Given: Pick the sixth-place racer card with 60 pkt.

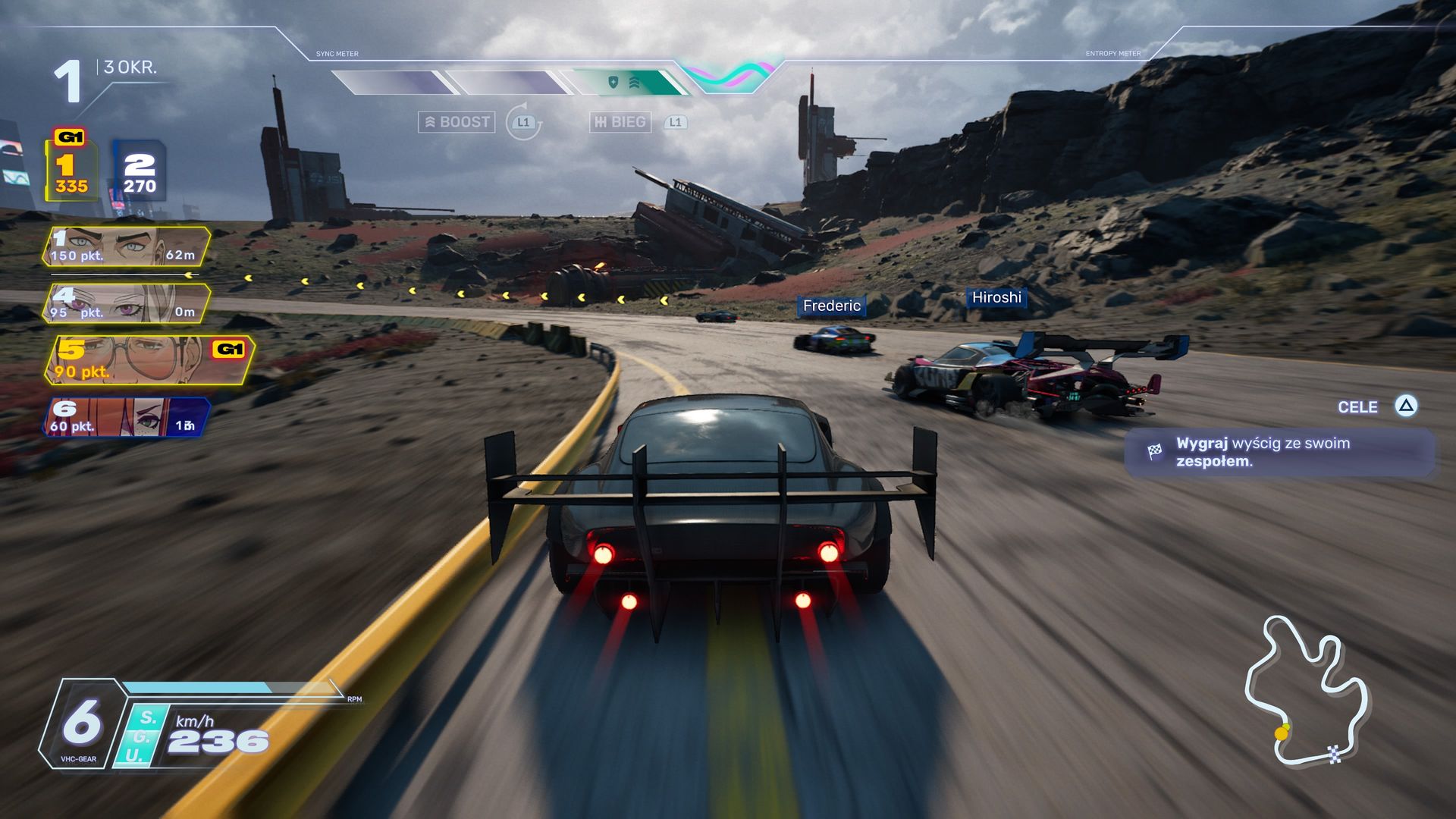Looking at the screenshot, I should 125,417.
